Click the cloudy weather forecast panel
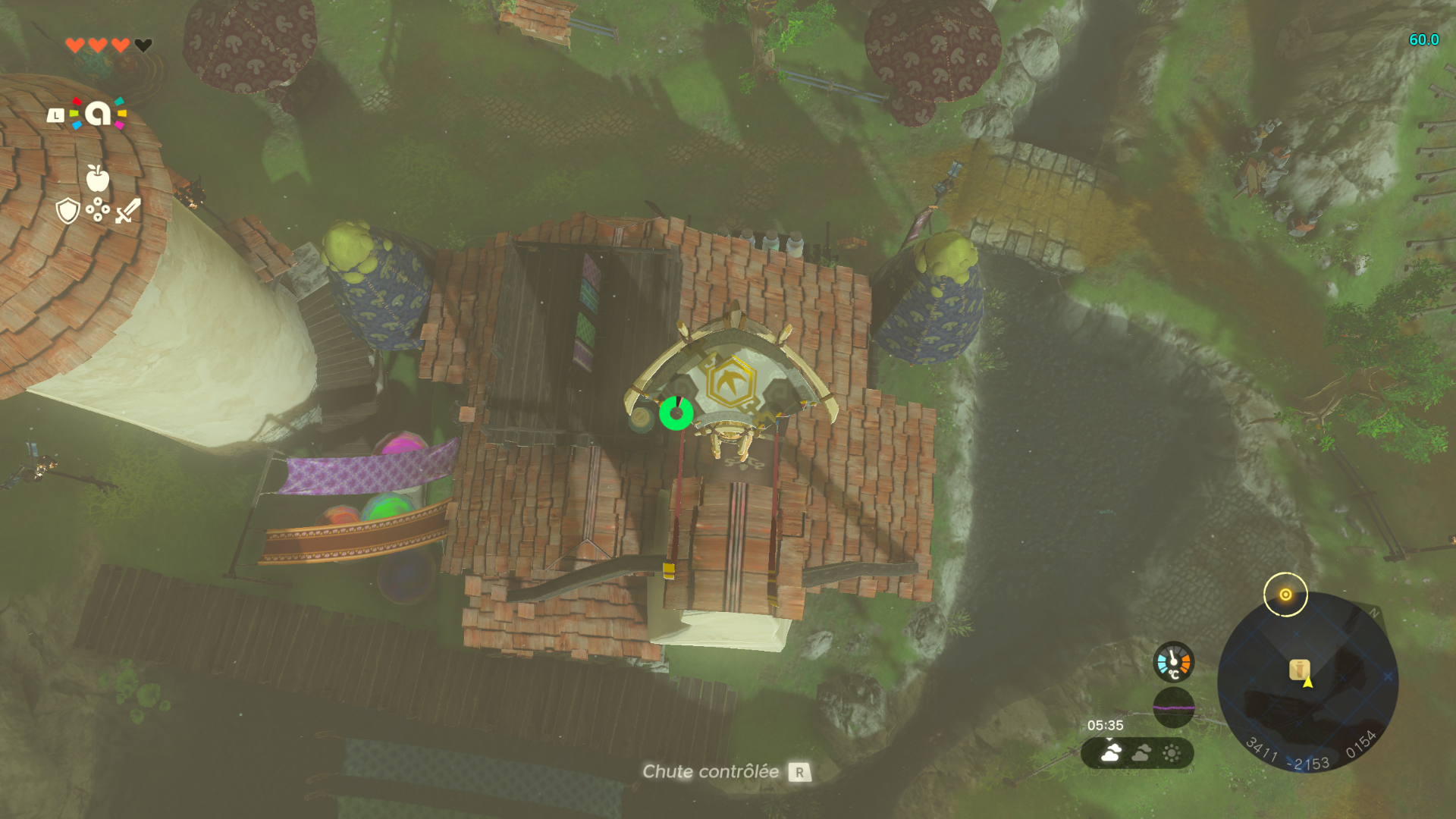The height and width of the screenshot is (819, 1456). pos(1137,753)
